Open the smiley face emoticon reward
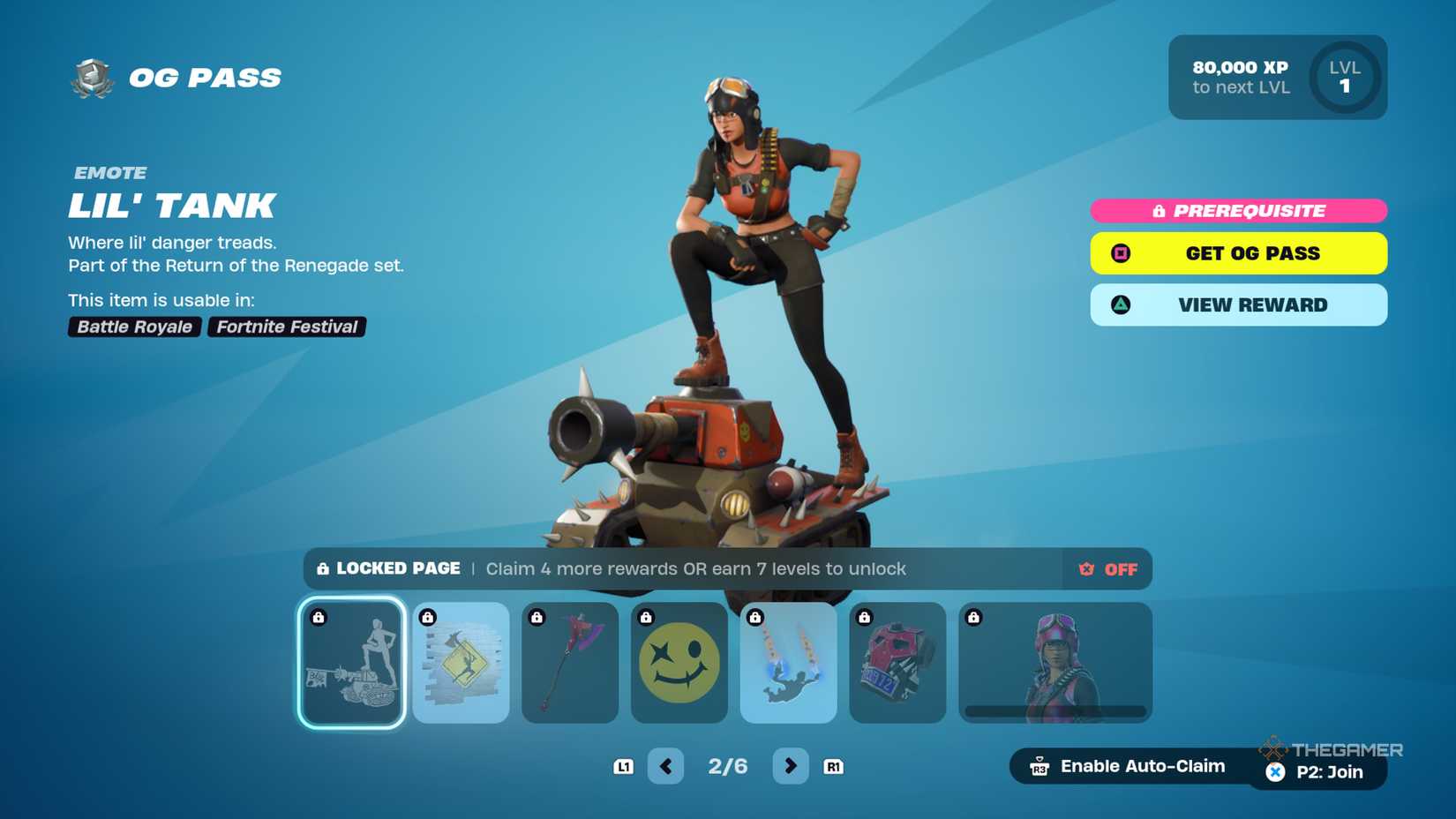 [x=679, y=663]
